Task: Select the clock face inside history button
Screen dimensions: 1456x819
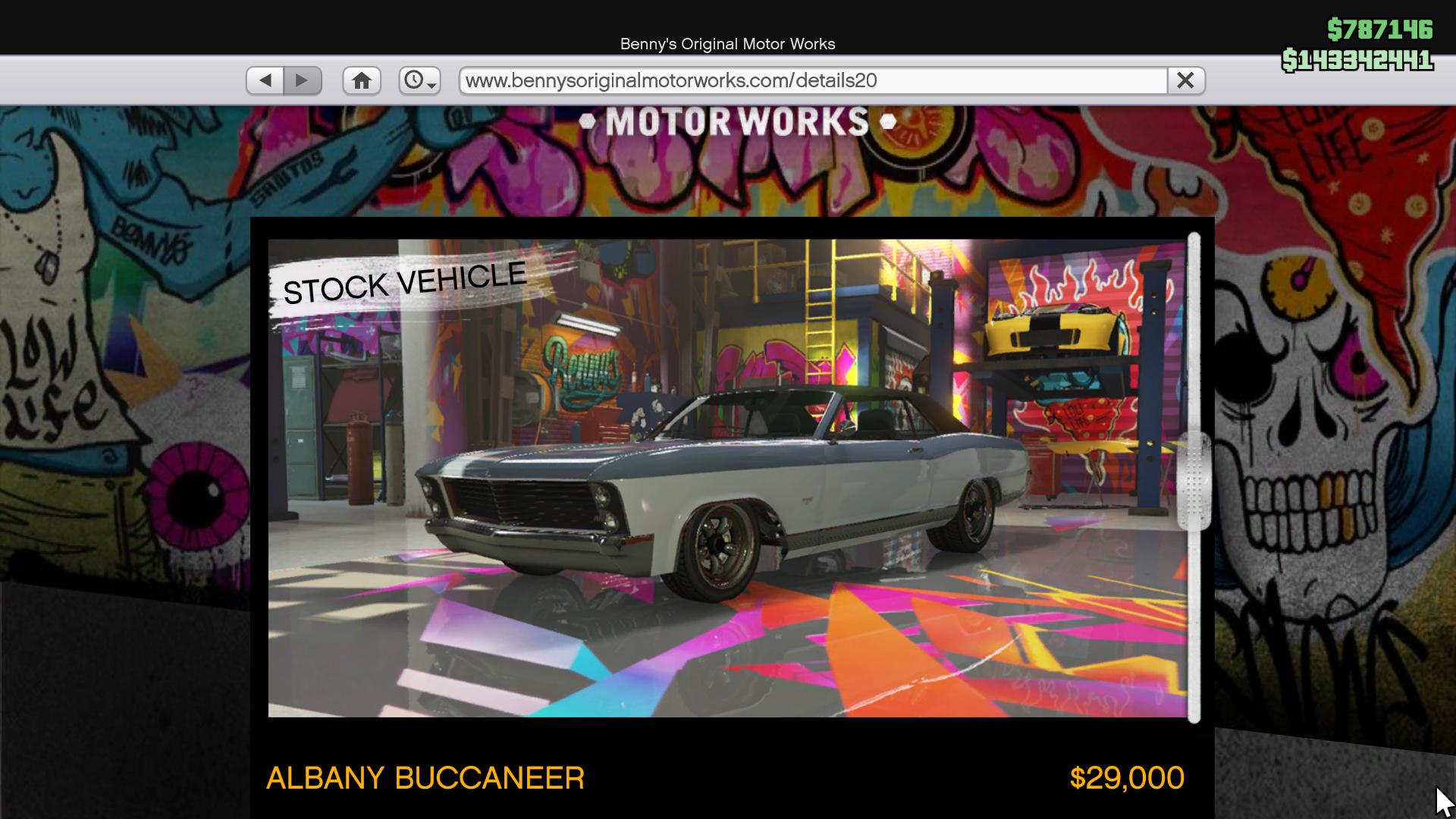Action: (x=416, y=80)
